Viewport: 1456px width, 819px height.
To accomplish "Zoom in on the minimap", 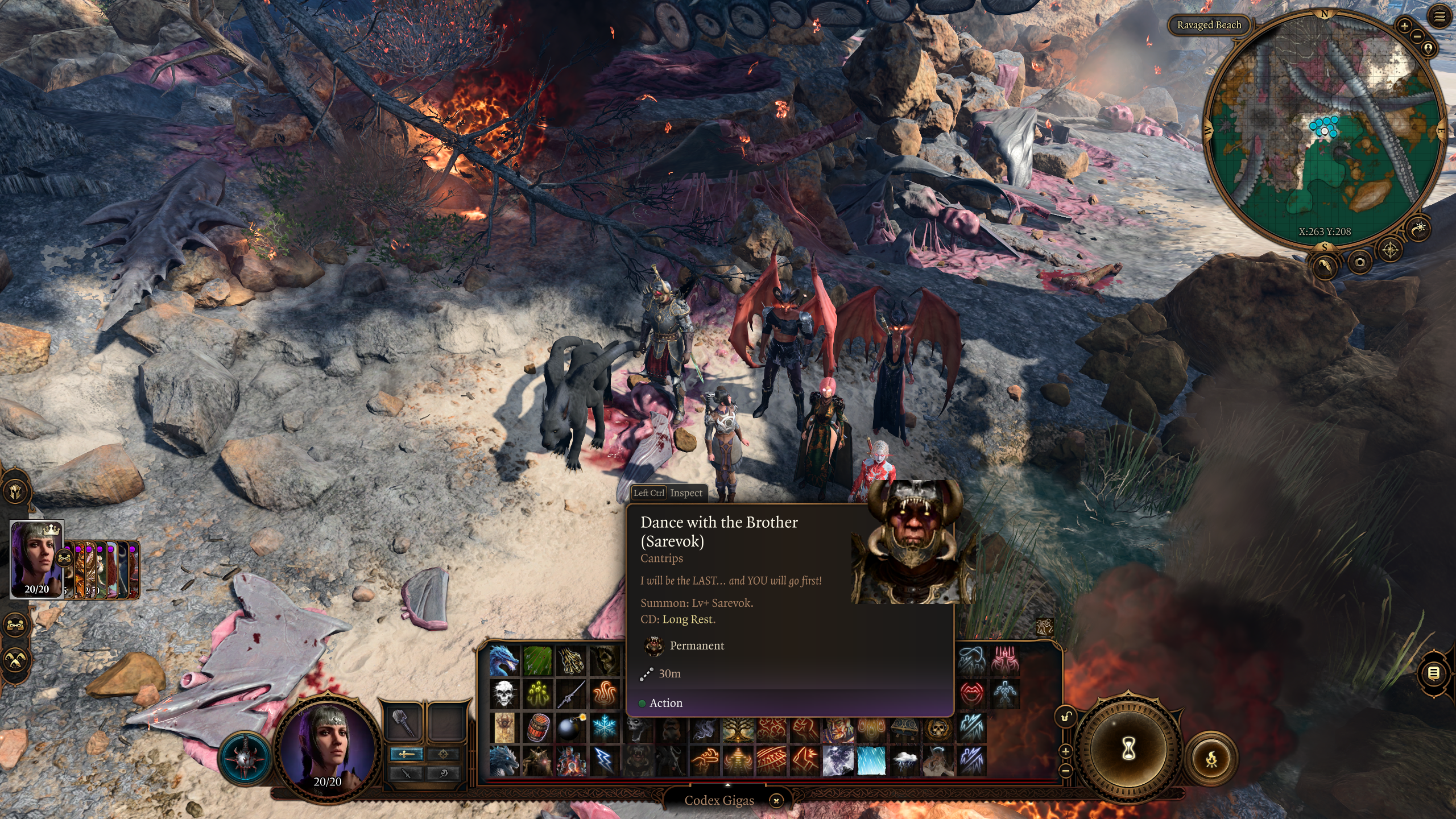I will click(x=1404, y=26).
